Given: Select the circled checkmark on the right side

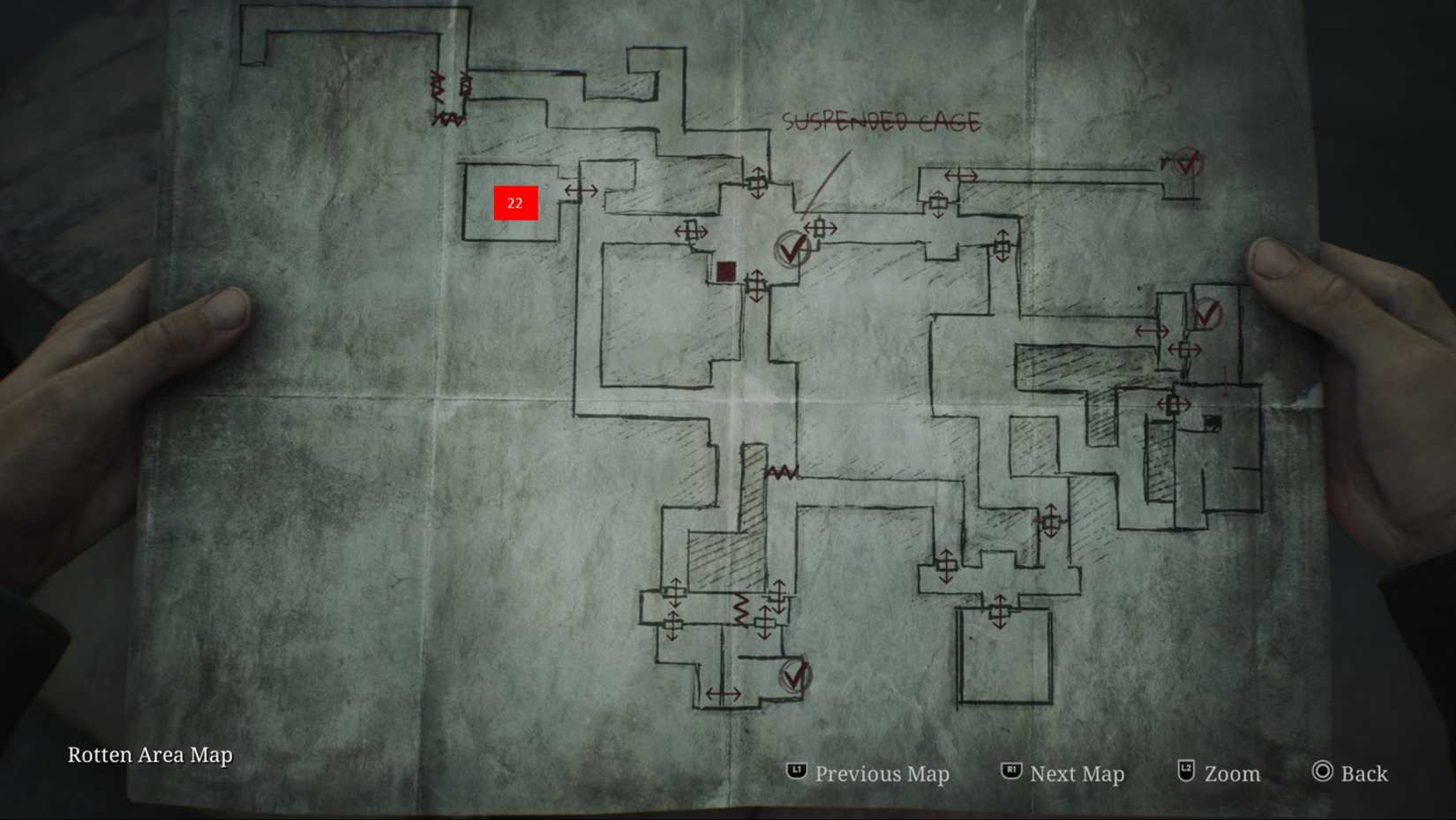Looking at the screenshot, I should pyautogui.click(x=1206, y=315).
